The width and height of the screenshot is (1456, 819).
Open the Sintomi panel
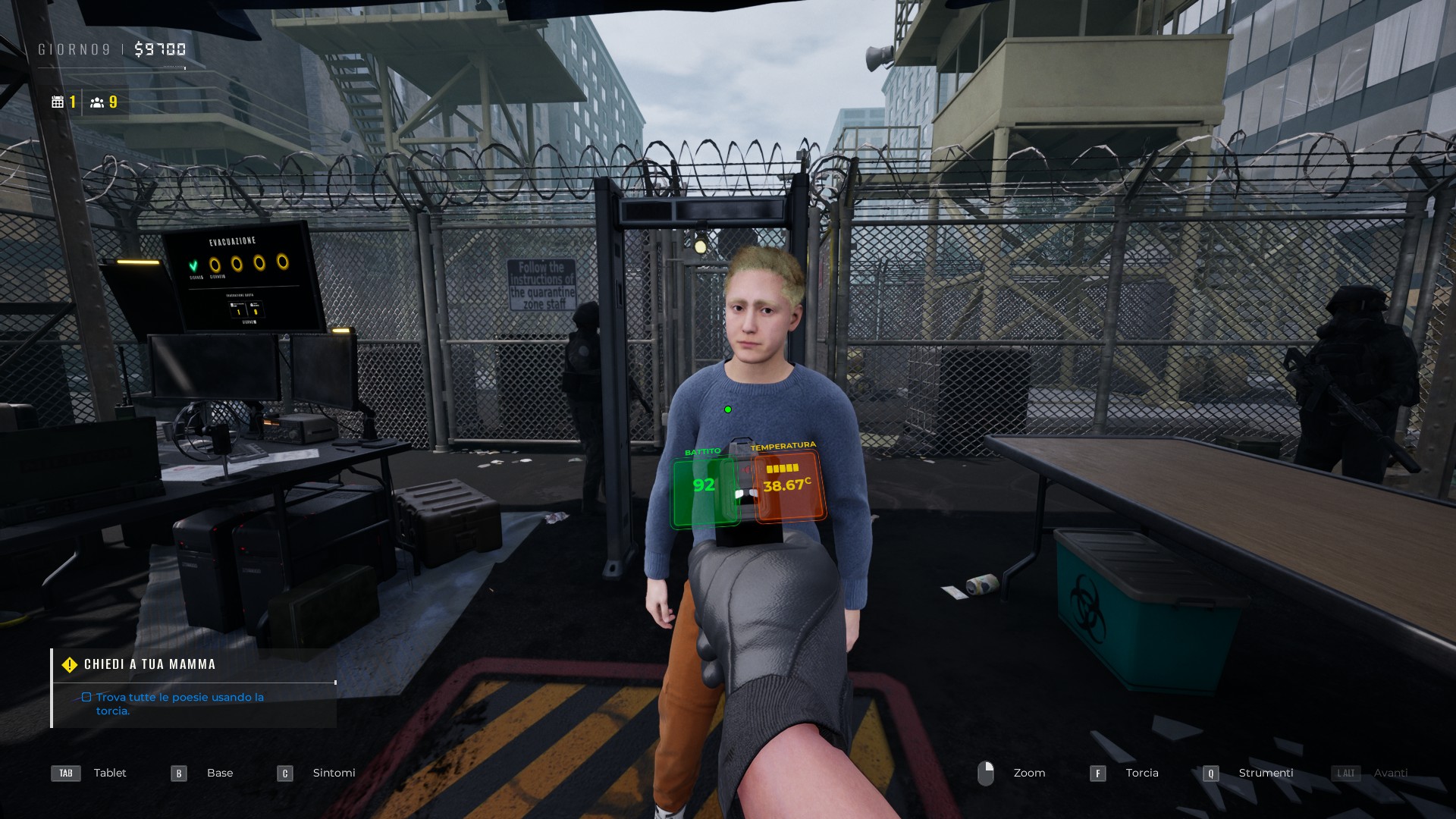334,773
